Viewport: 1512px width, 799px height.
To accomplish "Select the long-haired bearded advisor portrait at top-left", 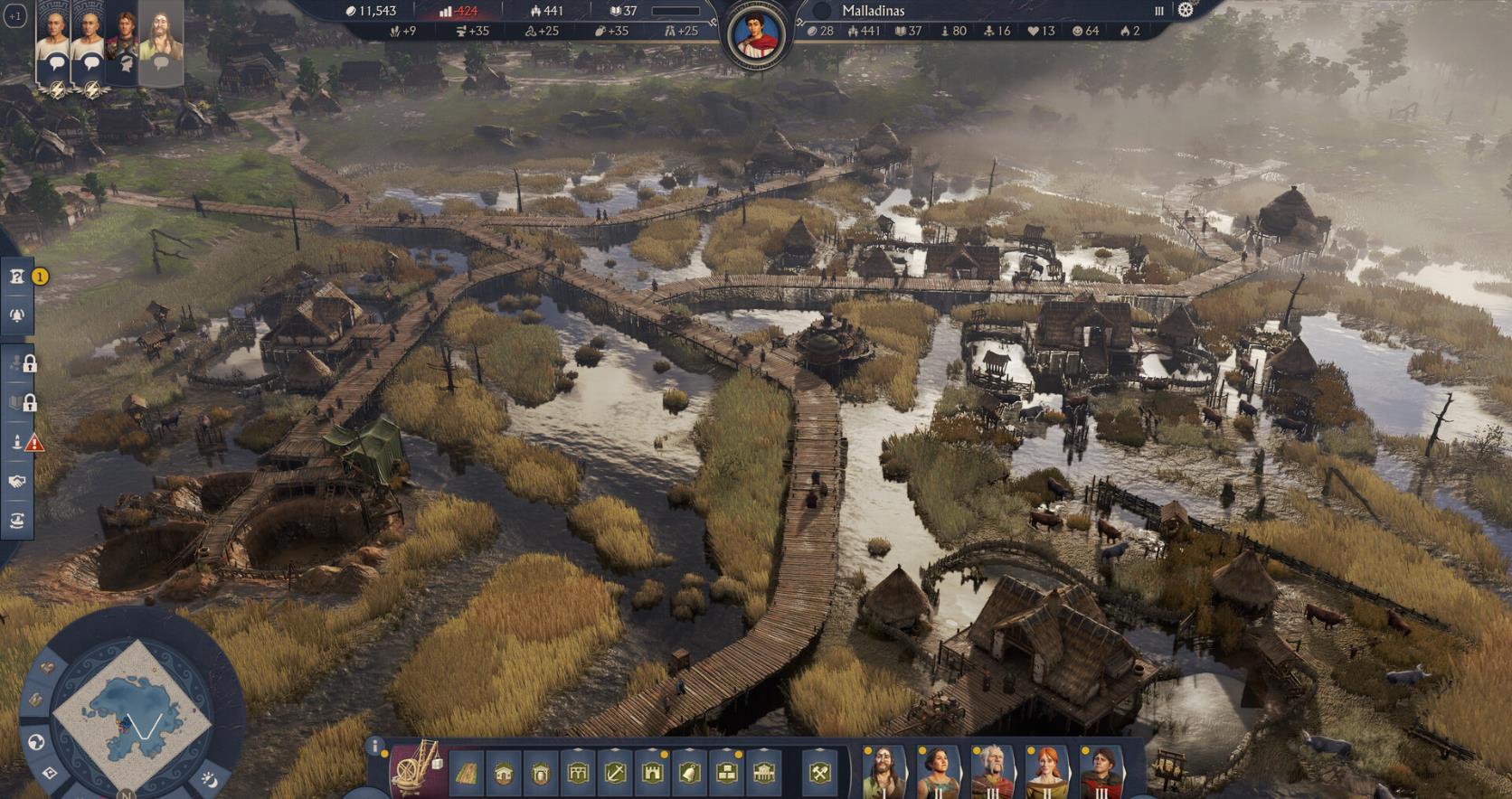I will pyautogui.click(x=161, y=41).
